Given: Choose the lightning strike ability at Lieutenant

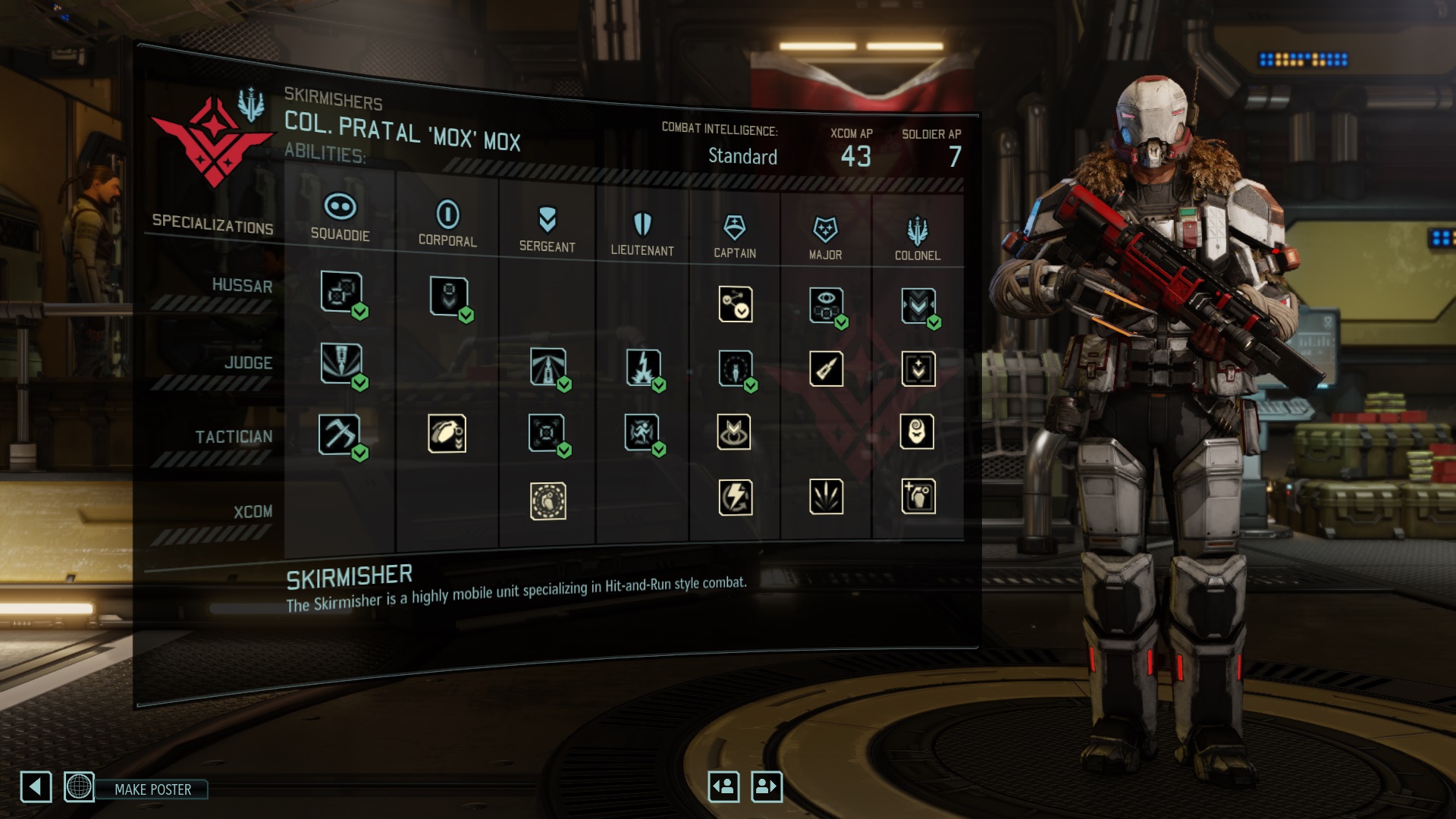Looking at the screenshot, I should tap(643, 368).
